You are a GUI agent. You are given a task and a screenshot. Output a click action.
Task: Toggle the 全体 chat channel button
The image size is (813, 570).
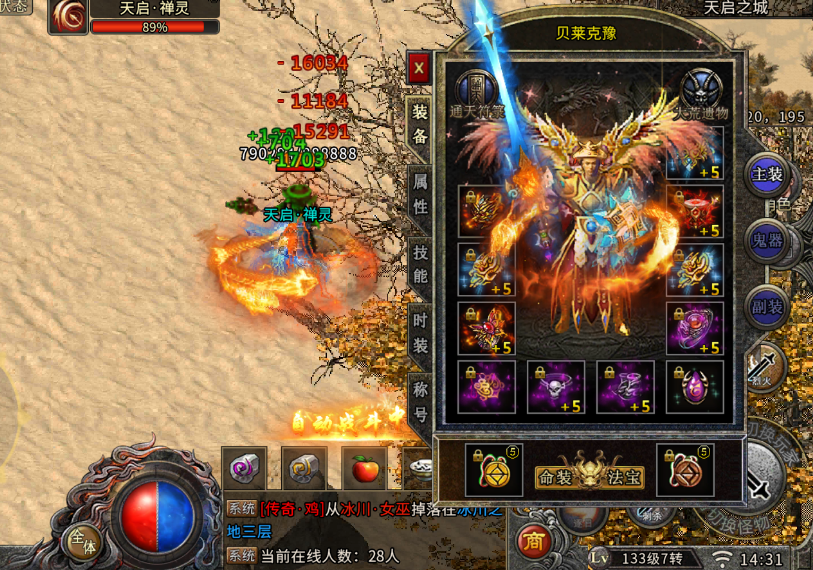click(x=83, y=542)
